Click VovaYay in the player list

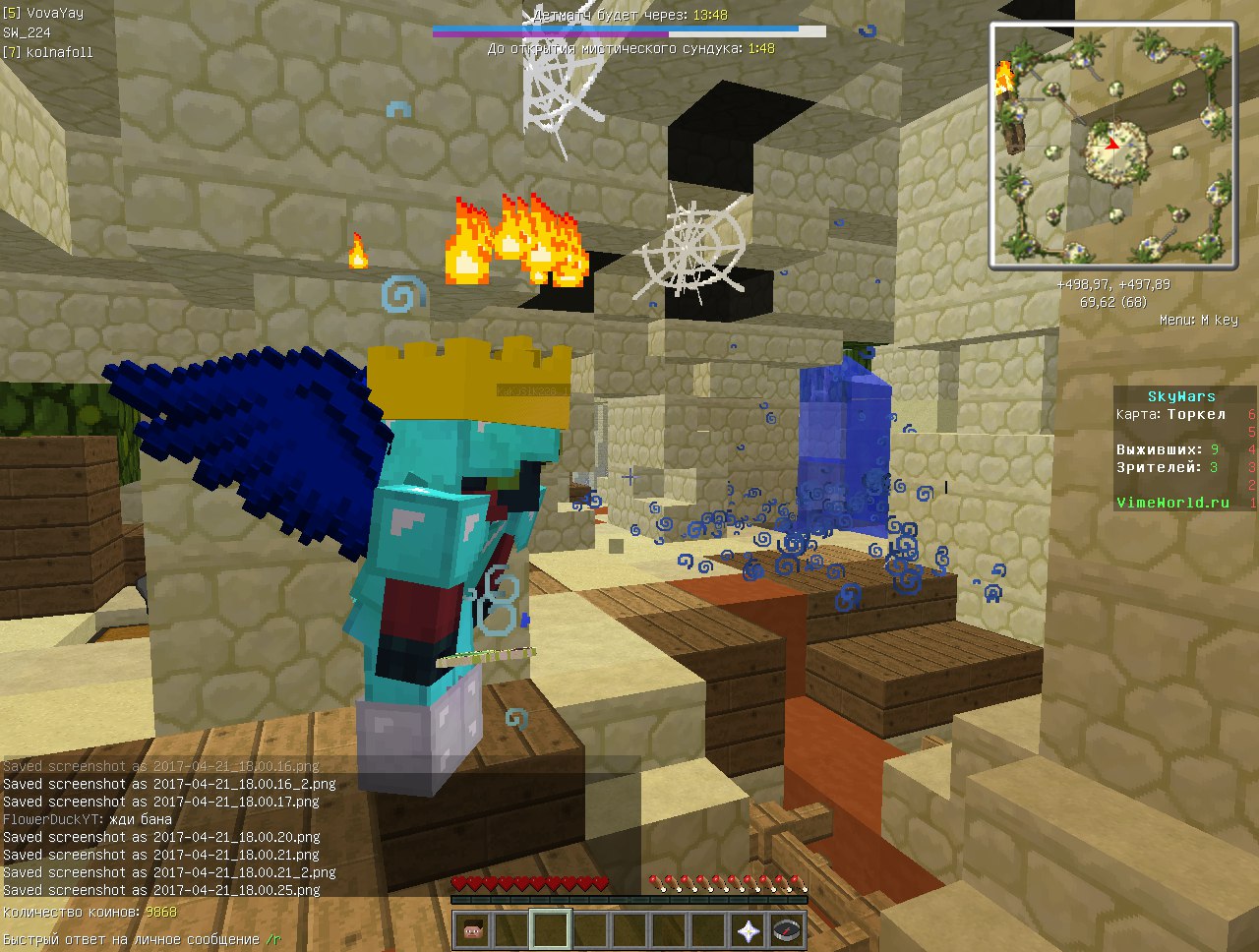point(54,13)
